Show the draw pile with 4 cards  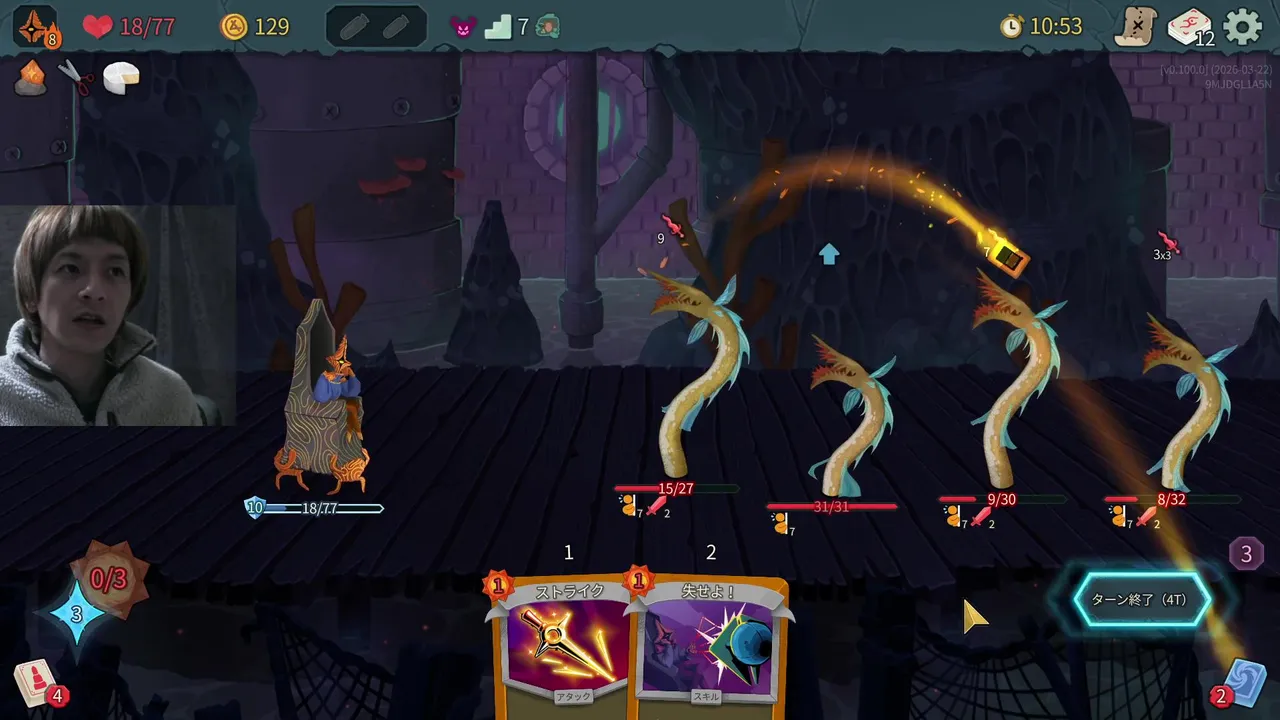(34, 684)
